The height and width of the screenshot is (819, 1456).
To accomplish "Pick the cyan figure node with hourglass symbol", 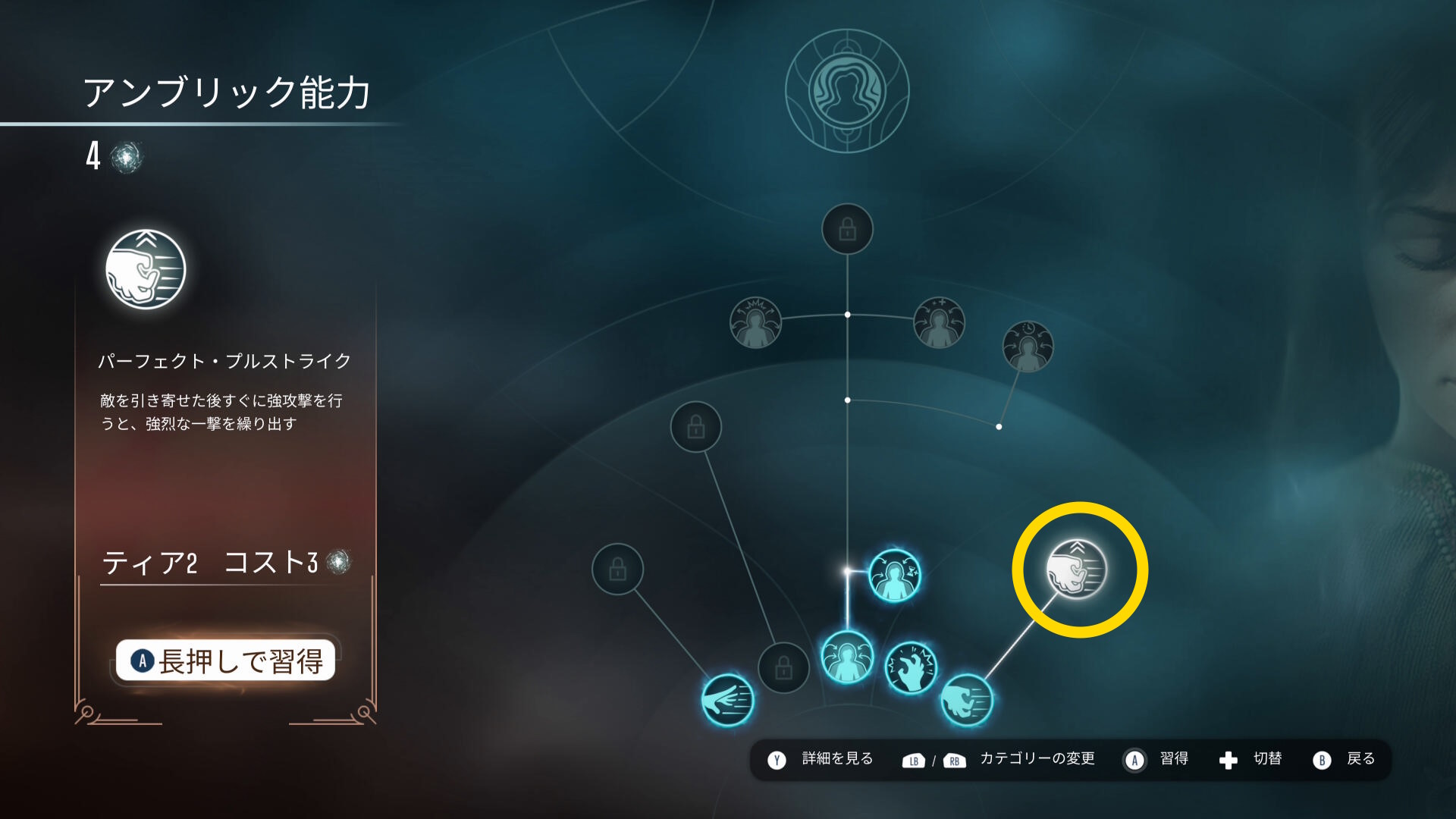I will tap(895, 576).
